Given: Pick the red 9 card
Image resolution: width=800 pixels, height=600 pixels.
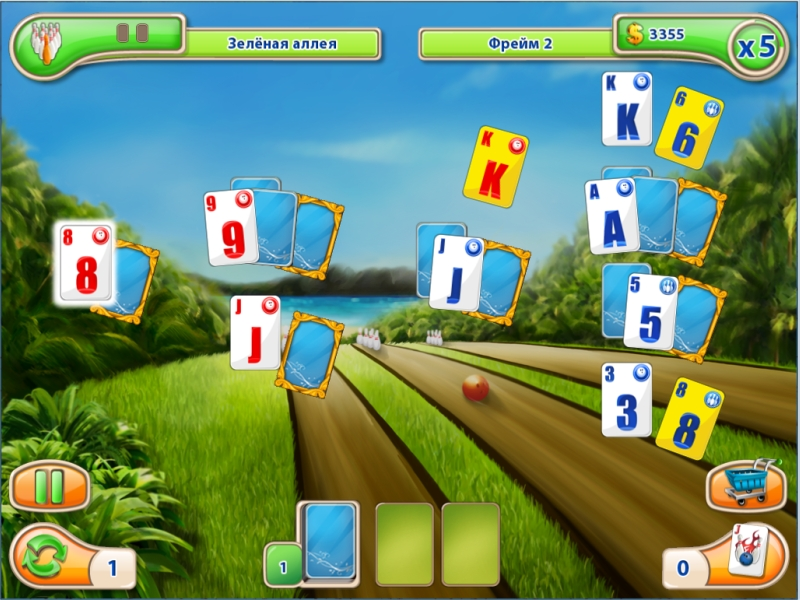Looking at the screenshot, I should (231, 228).
